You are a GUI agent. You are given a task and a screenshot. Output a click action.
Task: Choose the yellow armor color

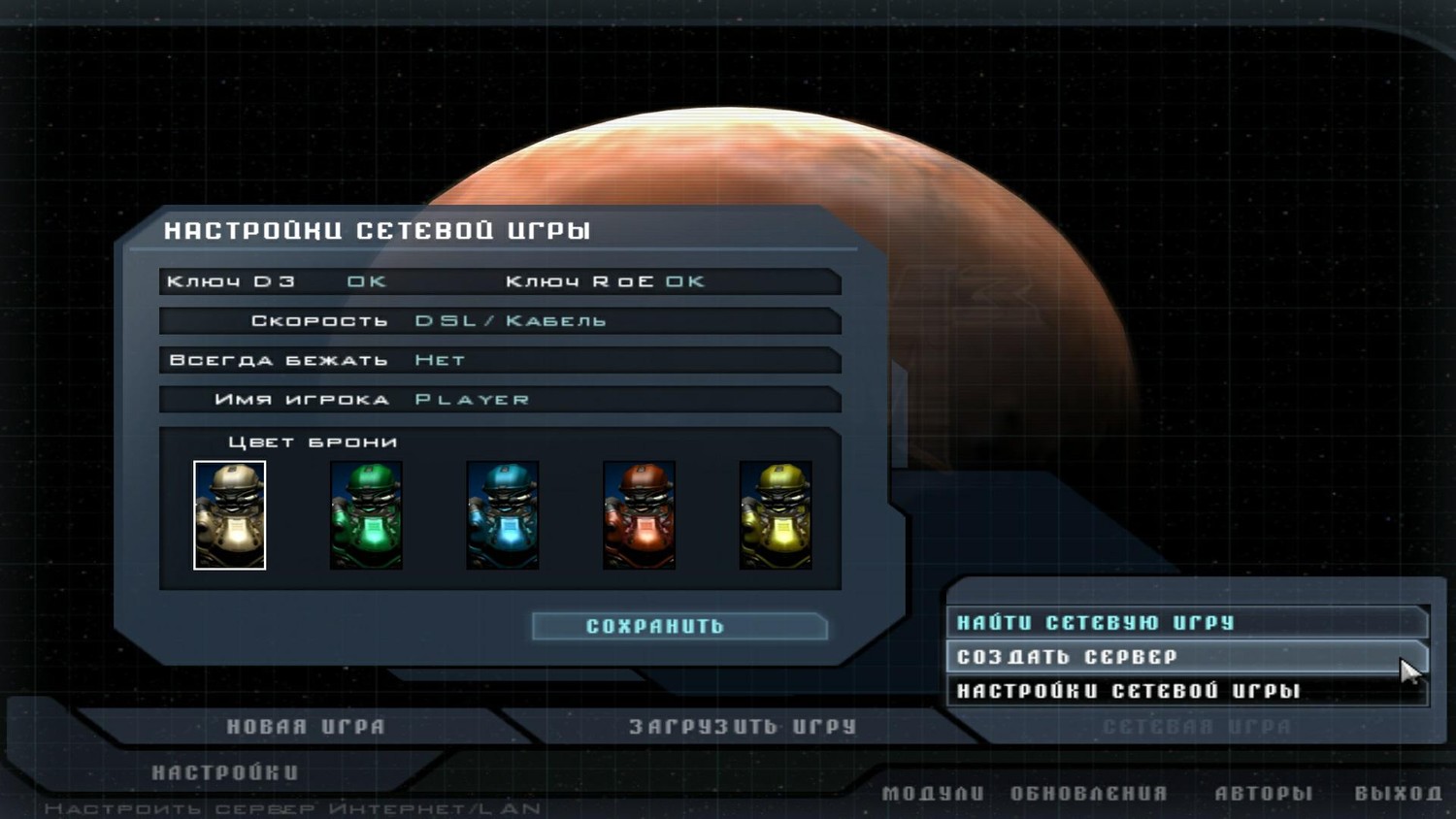(776, 515)
